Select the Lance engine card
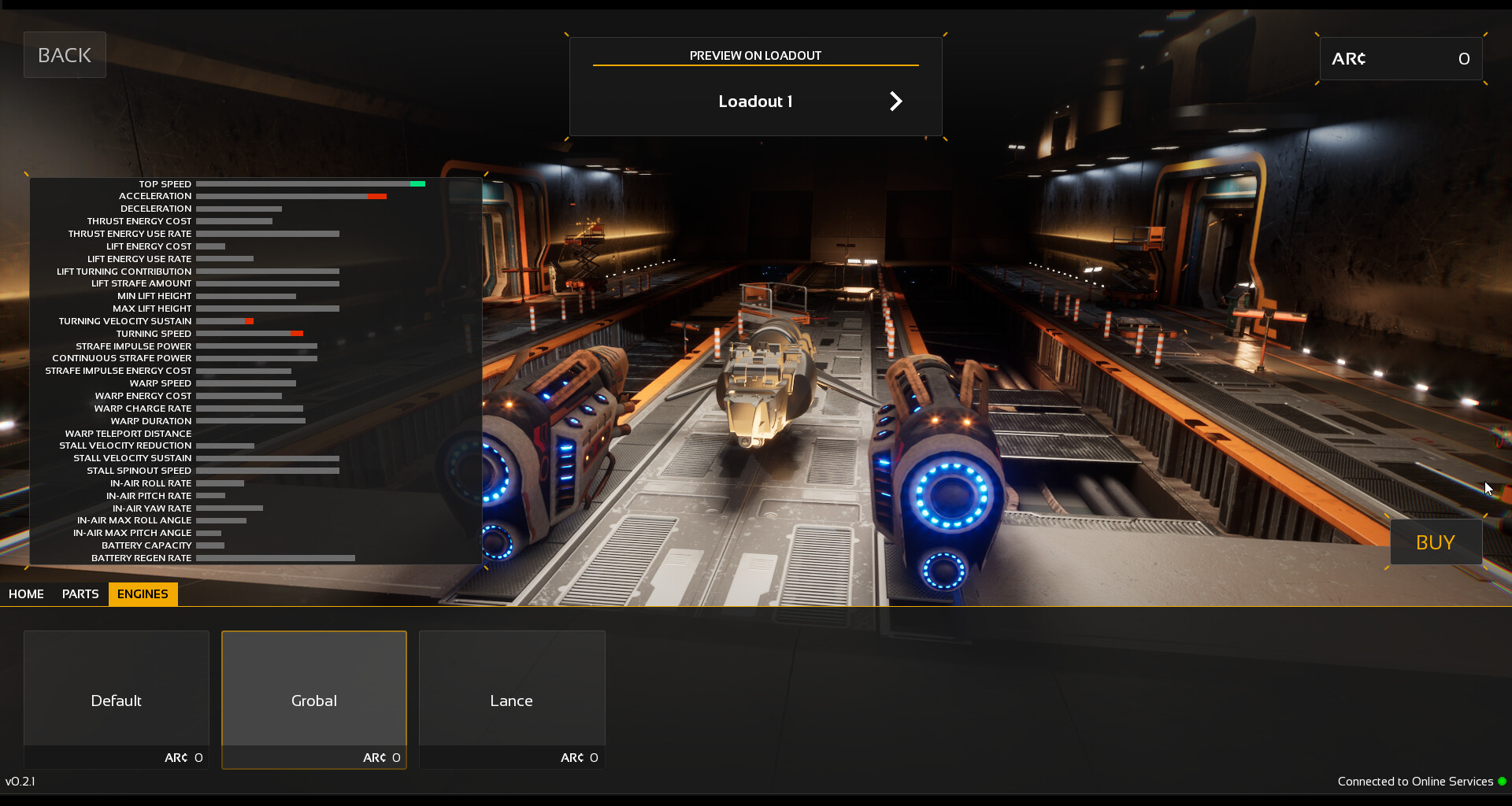Image resolution: width=1512 pixels, height=806 pixels. [511, 700]
